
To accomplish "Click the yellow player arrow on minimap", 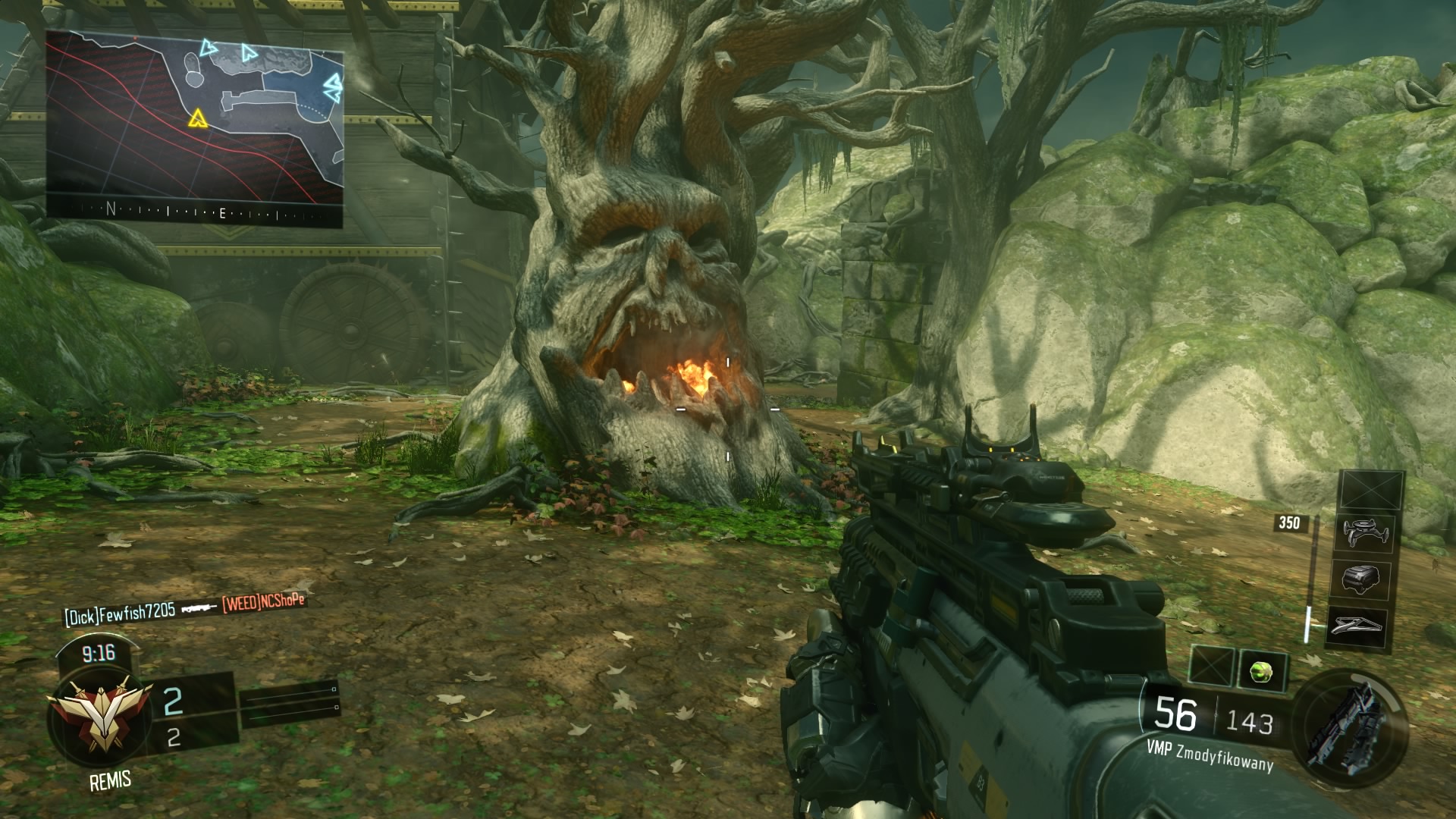I will tap(198, 118).
